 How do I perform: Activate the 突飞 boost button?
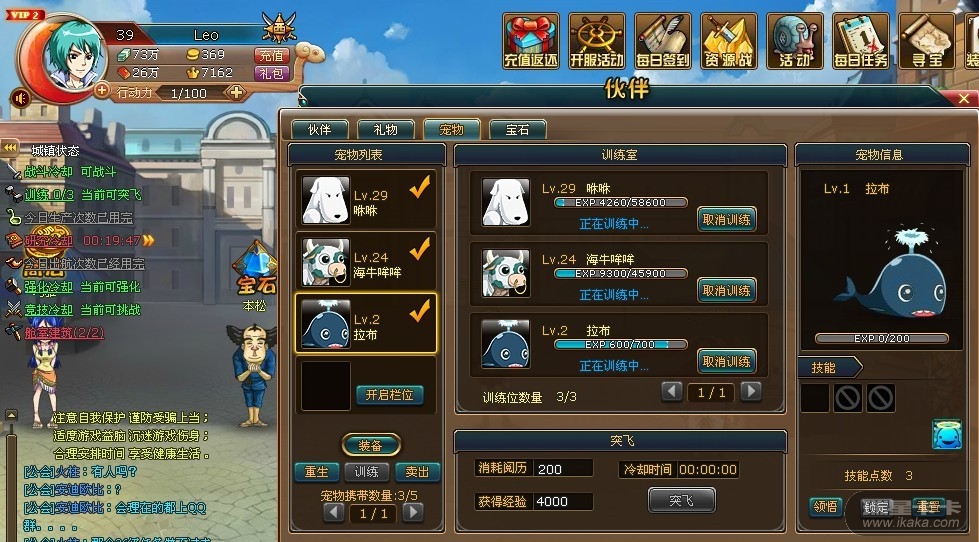coord(681,500)
